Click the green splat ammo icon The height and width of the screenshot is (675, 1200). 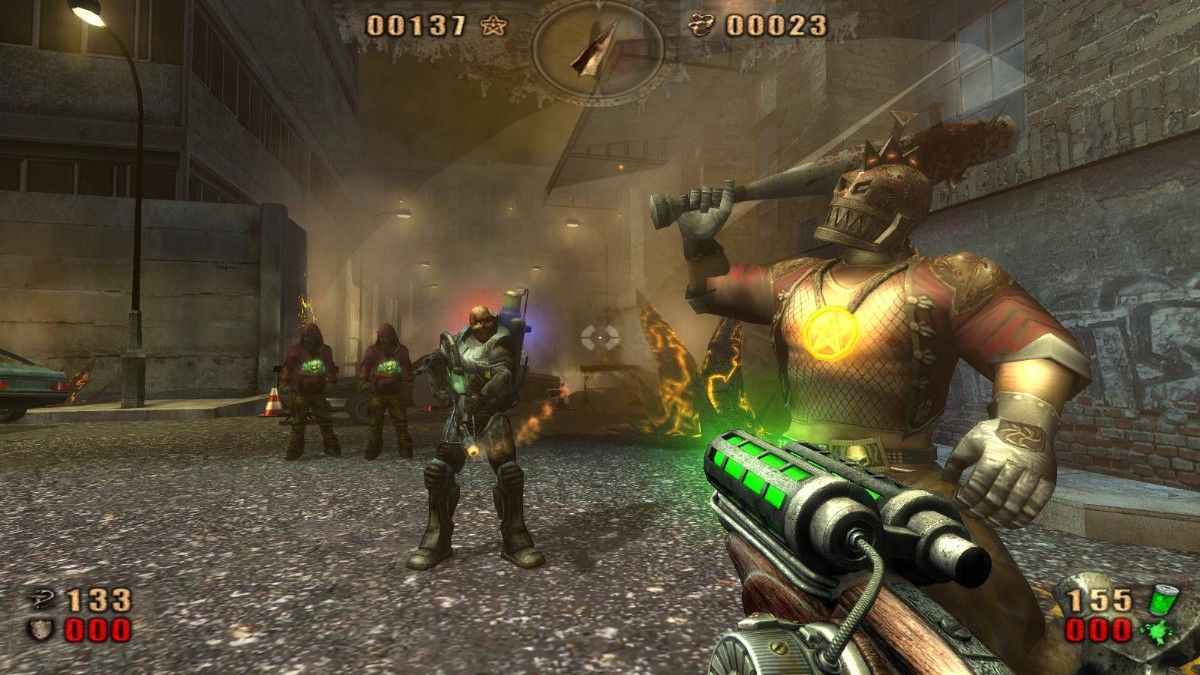[1157, 631]
